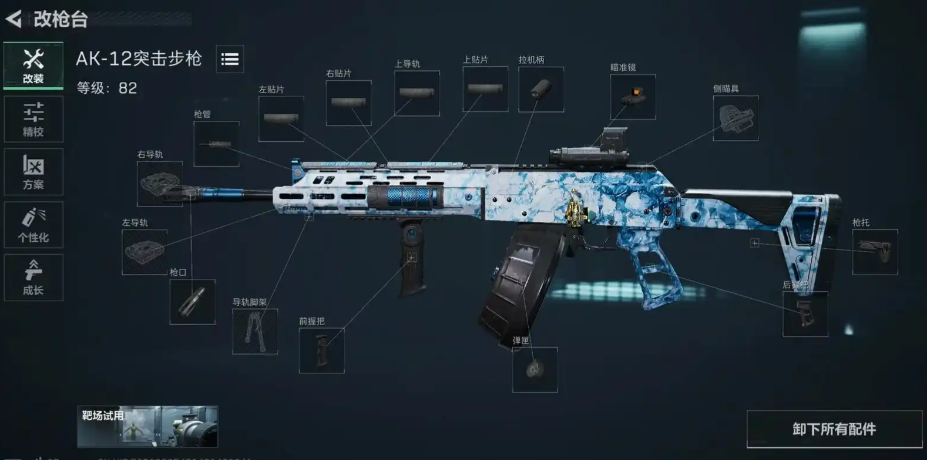
Task: Open the 个性化 tab
Action: (33, 225)
